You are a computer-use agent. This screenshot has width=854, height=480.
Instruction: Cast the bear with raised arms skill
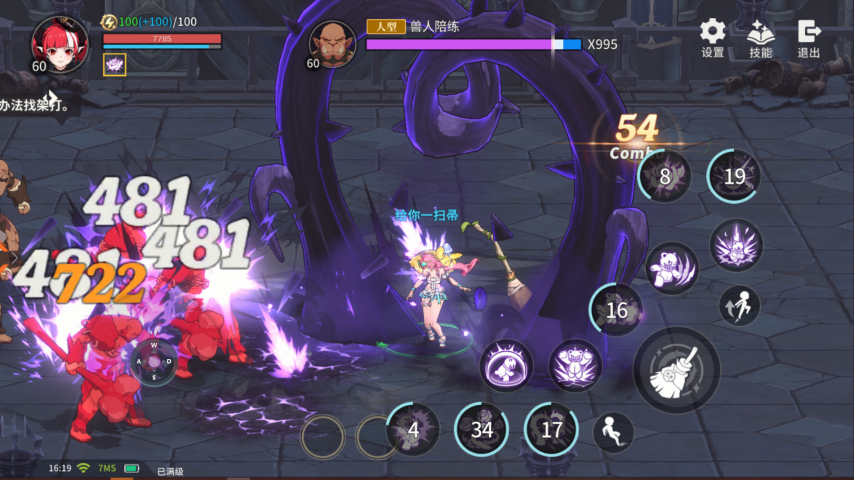click(575, 365)
